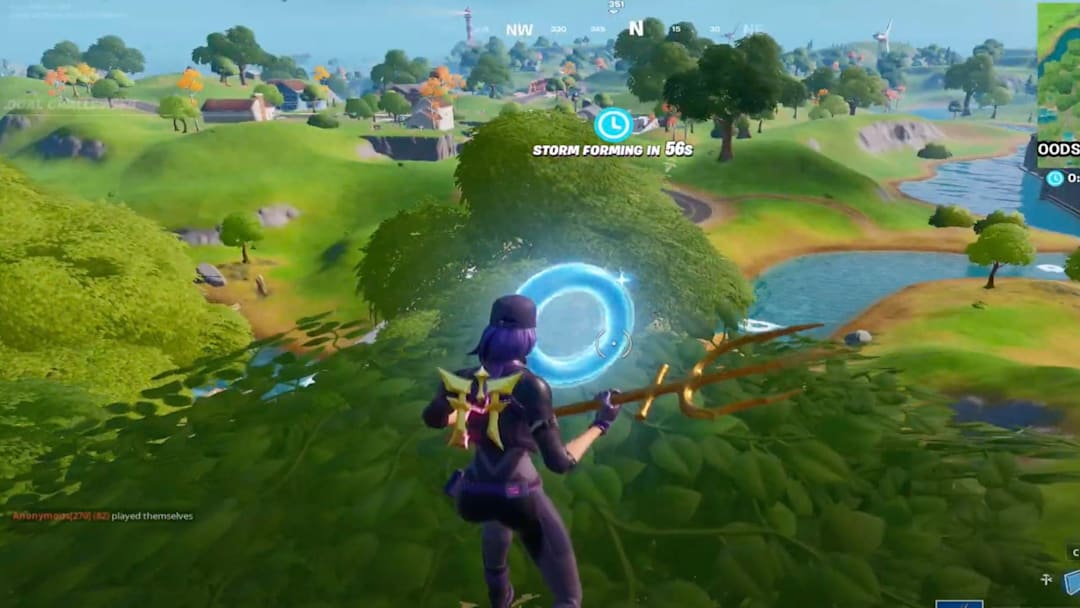Image resolution: width=1080 pixels, height=608 pixels.
Task: Select the small storm clock below the minimap
Action: coord(1055,178)
